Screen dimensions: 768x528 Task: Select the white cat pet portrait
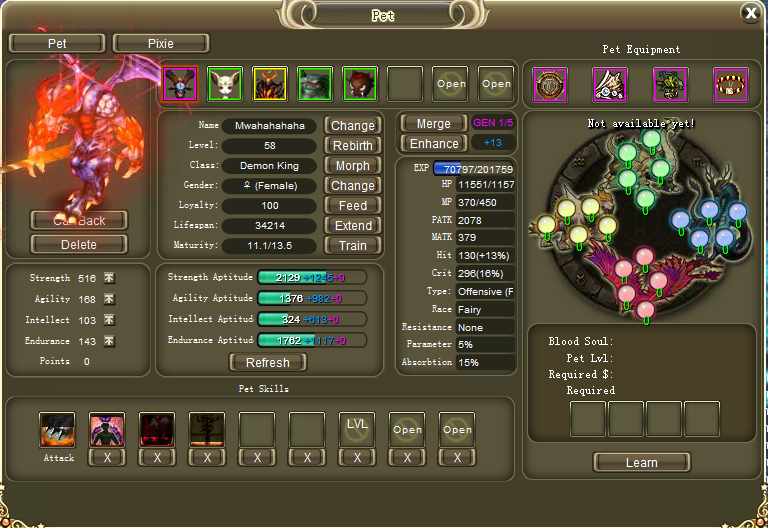click(x=225, y=84)
